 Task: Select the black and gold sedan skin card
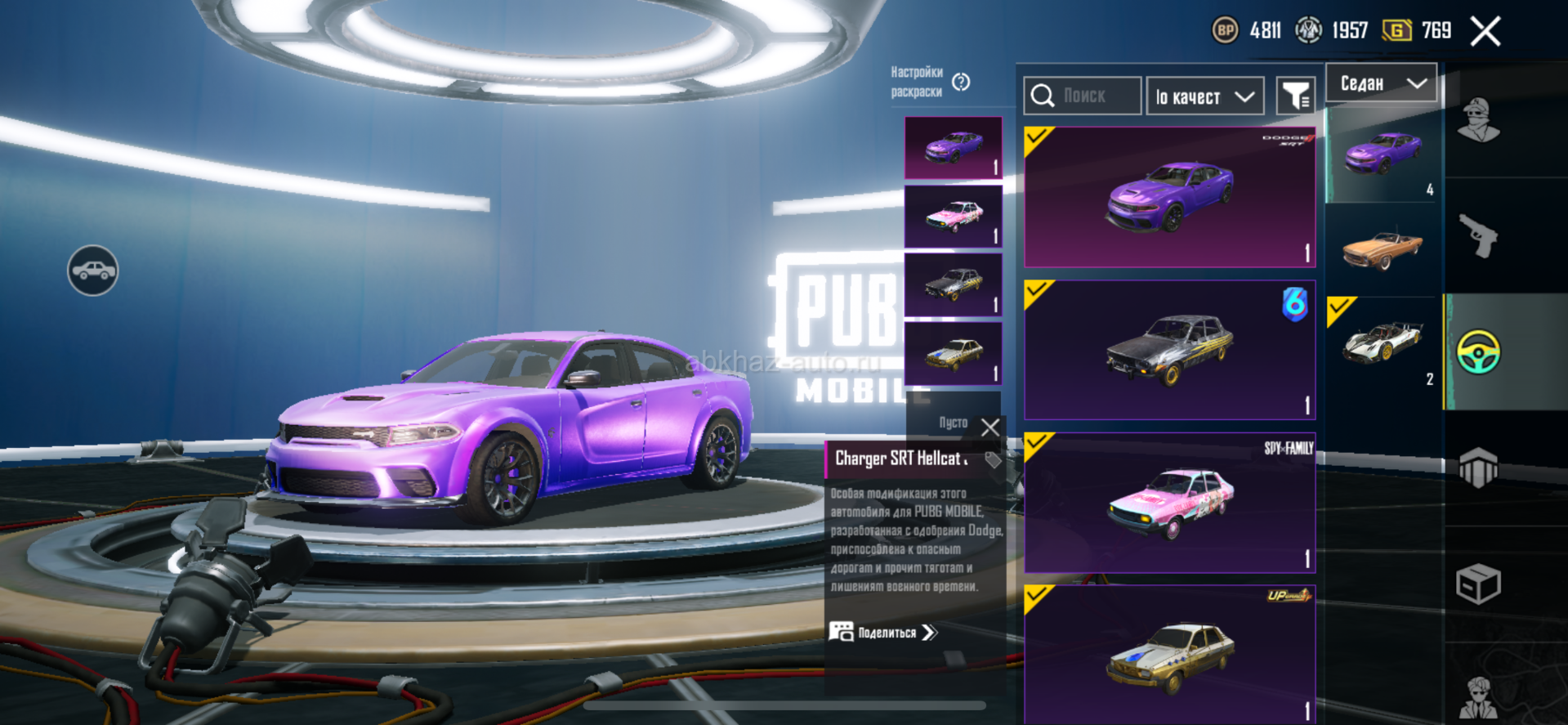pyautogui.click(x=1169, y=350)
